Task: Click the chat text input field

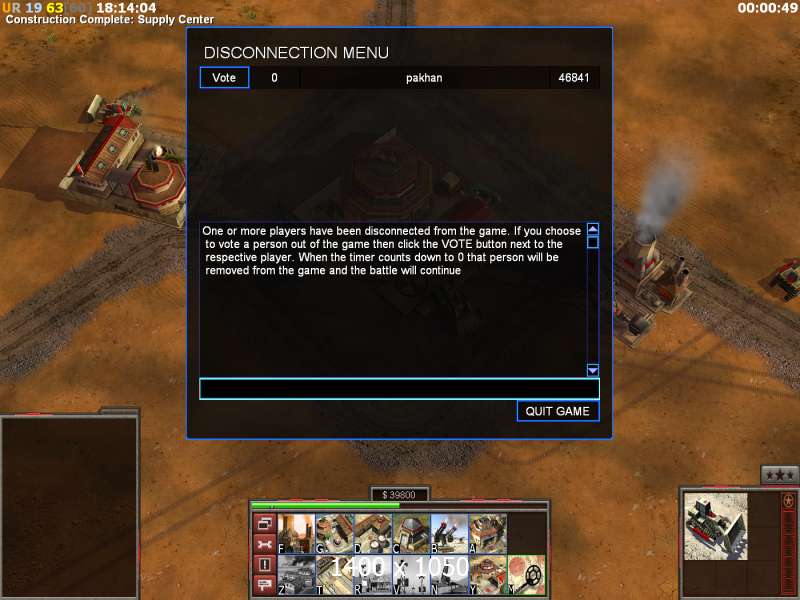Action: [399, 389]
